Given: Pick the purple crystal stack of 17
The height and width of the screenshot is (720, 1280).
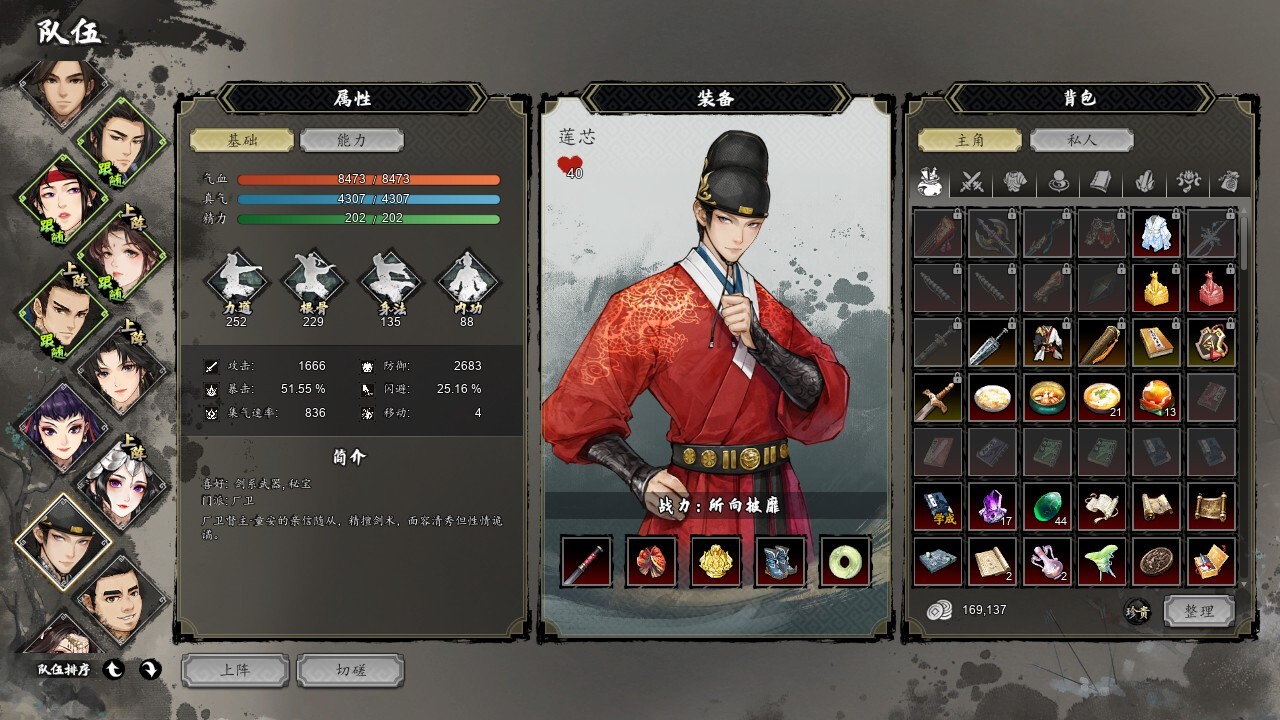Looking at the screenshot, I should tap(993, 506).
